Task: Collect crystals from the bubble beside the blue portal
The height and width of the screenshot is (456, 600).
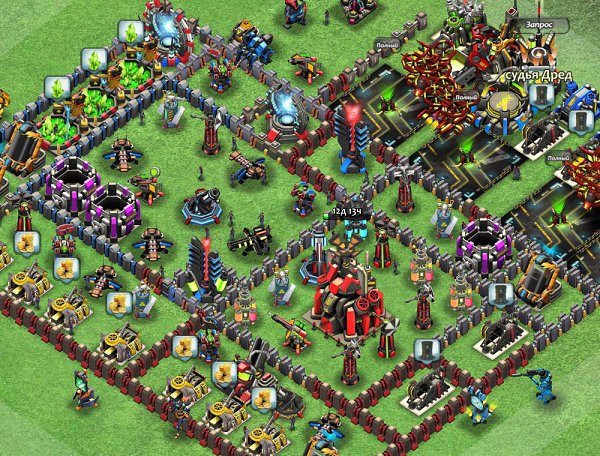Action: pyautogui.click(x=129, y=31)
